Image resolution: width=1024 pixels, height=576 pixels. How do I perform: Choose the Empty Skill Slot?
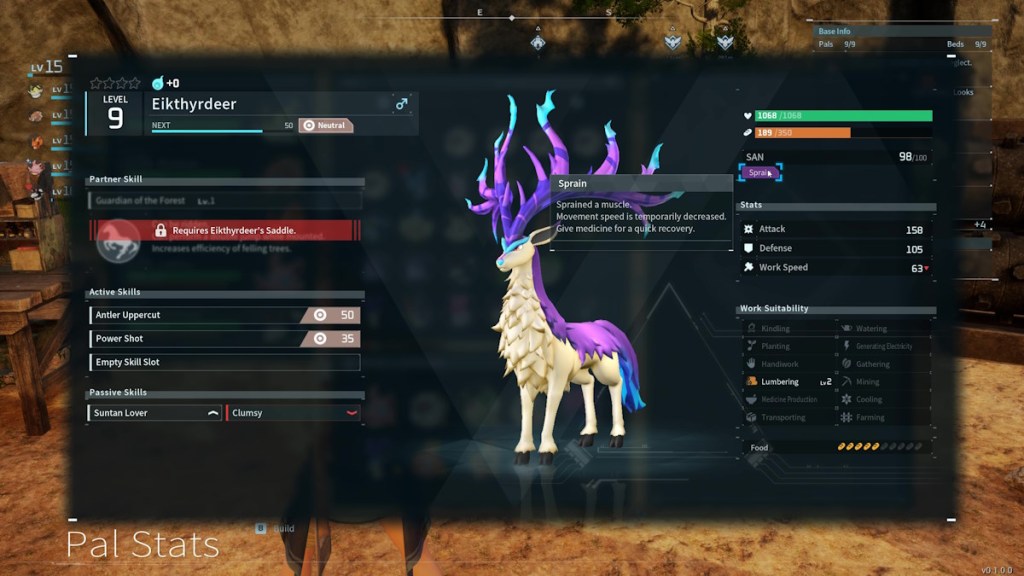[224, 362]
